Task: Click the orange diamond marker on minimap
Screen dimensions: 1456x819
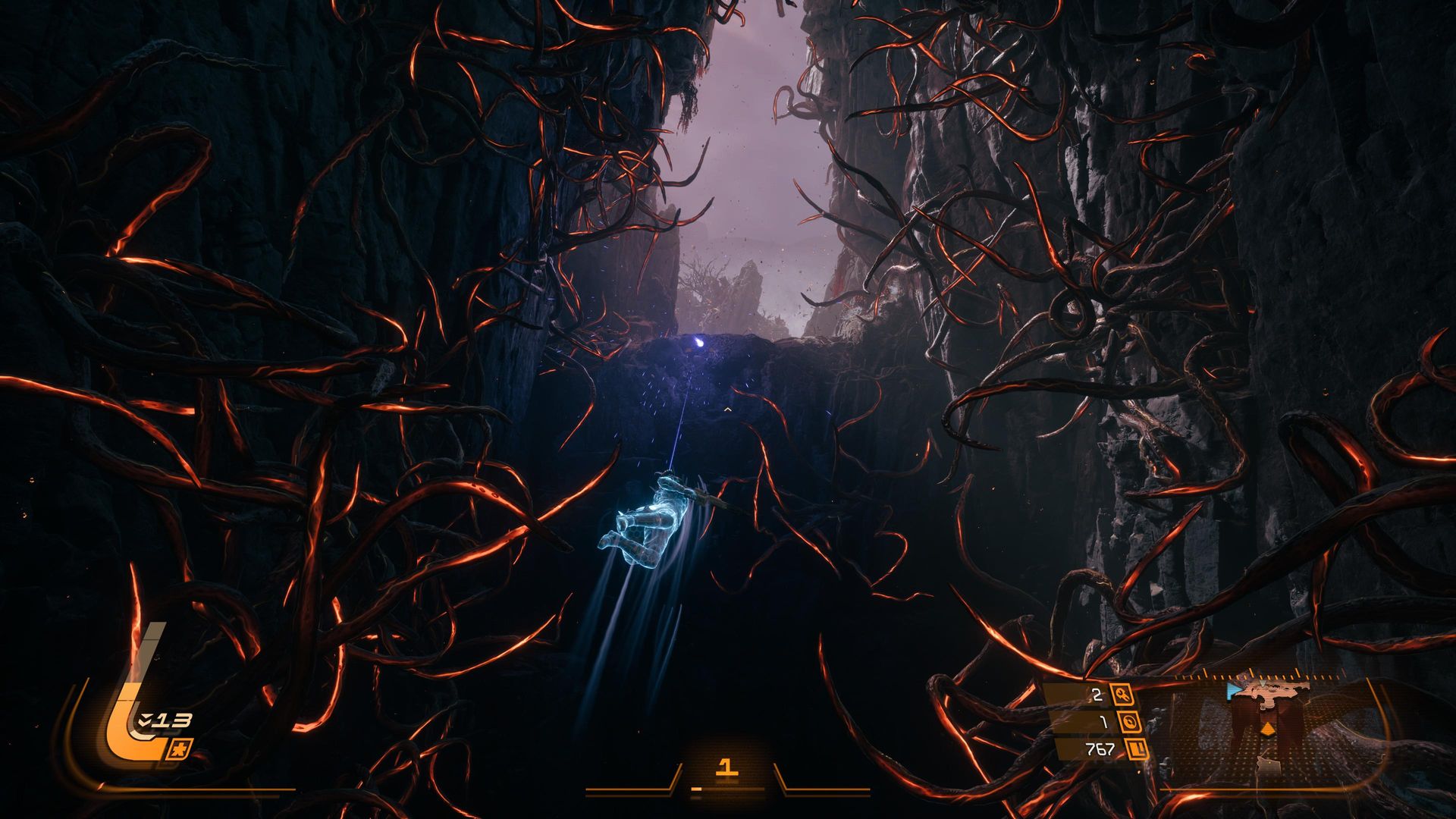Action: [x=1266, y=729]
